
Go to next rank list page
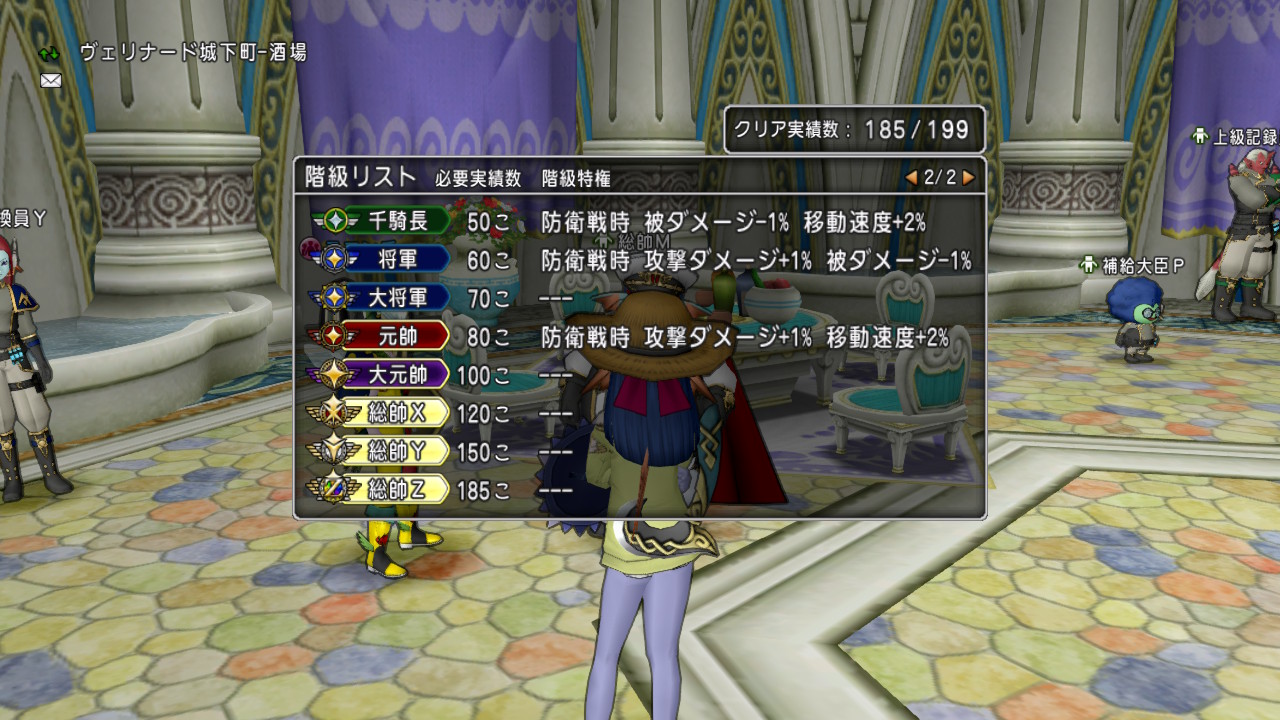pos(968,178)
